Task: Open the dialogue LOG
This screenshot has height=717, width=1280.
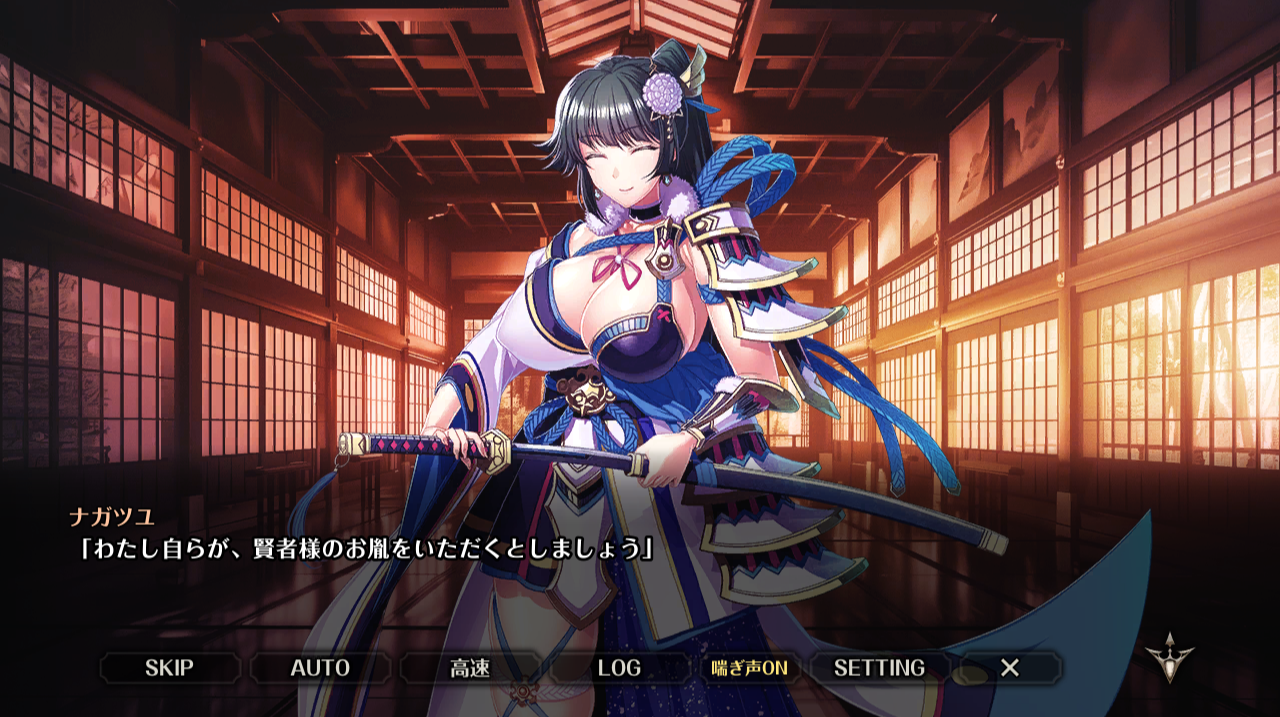Action: (619, 668)
